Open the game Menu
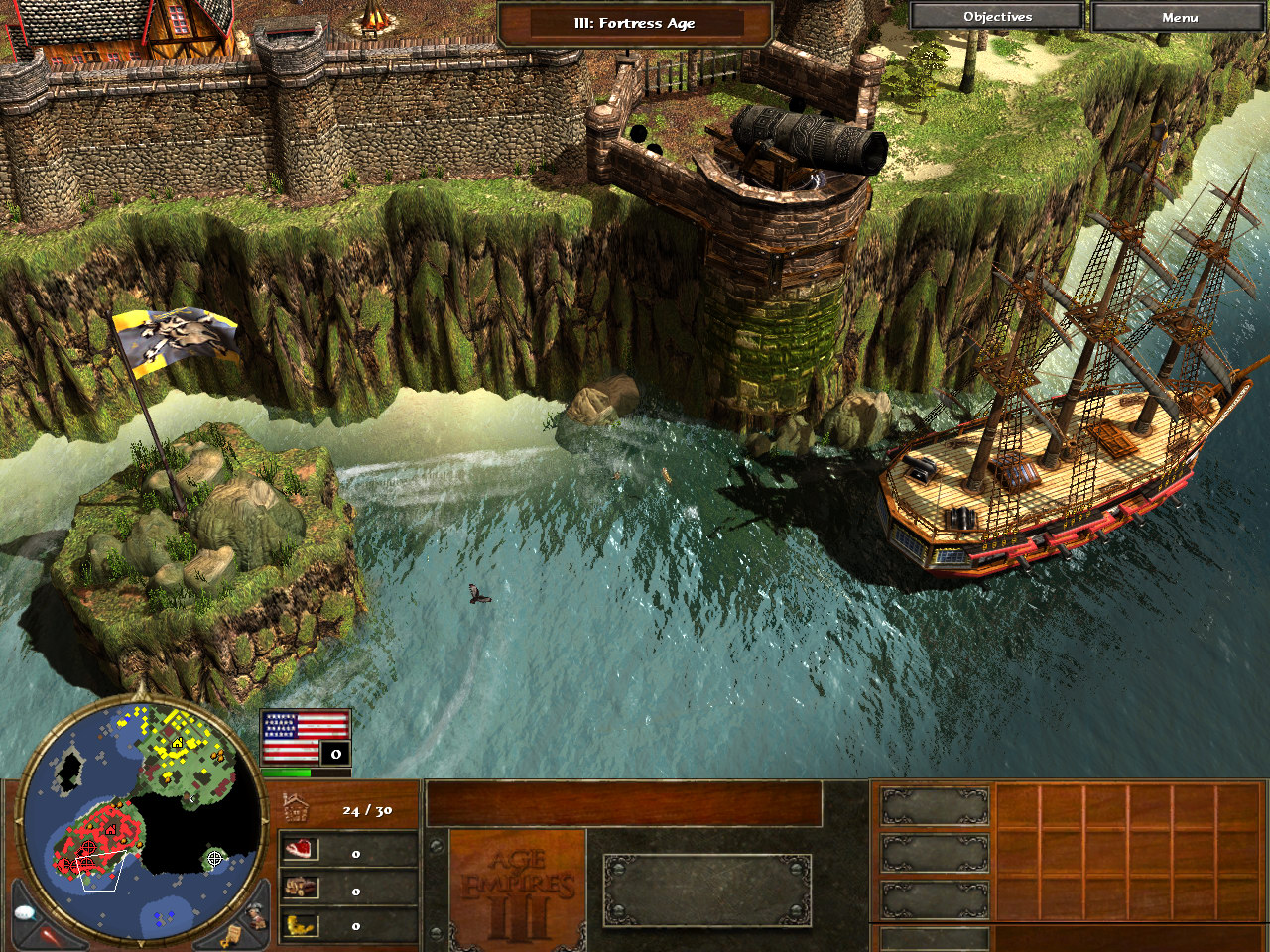 tap(1179, 17)
